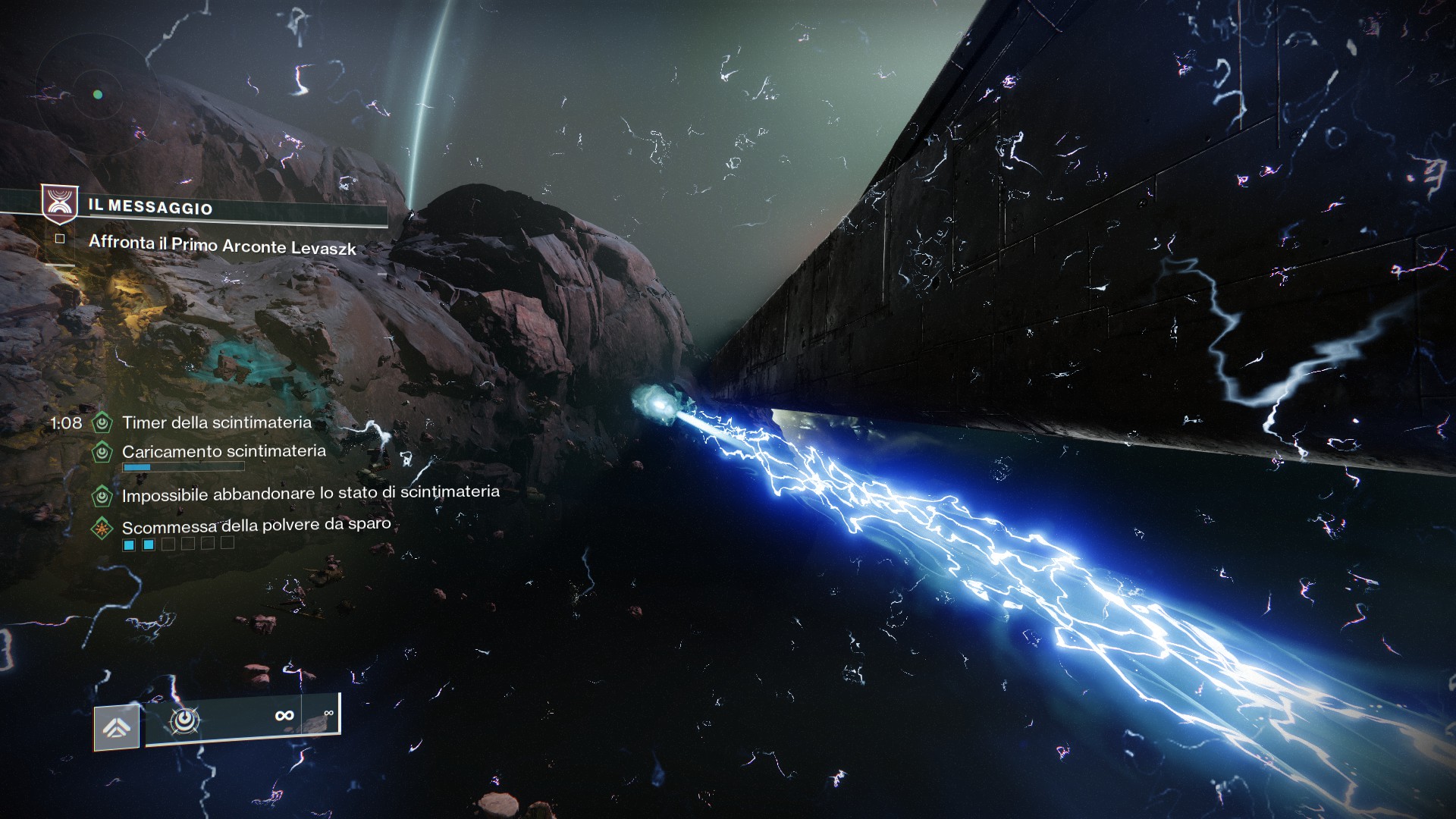Click the circular radar minimap
Screen dimensions: 1456x819
pyautogui.click(x=97, y=95)
